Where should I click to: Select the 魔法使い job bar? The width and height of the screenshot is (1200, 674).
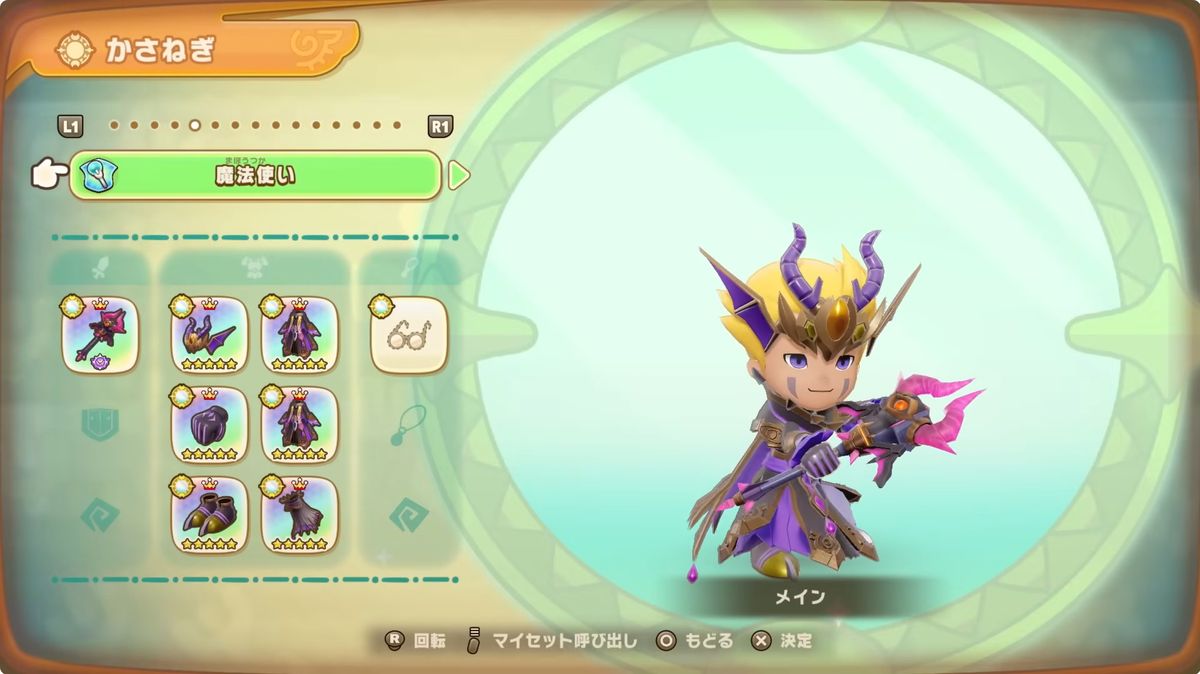[255, 176]
